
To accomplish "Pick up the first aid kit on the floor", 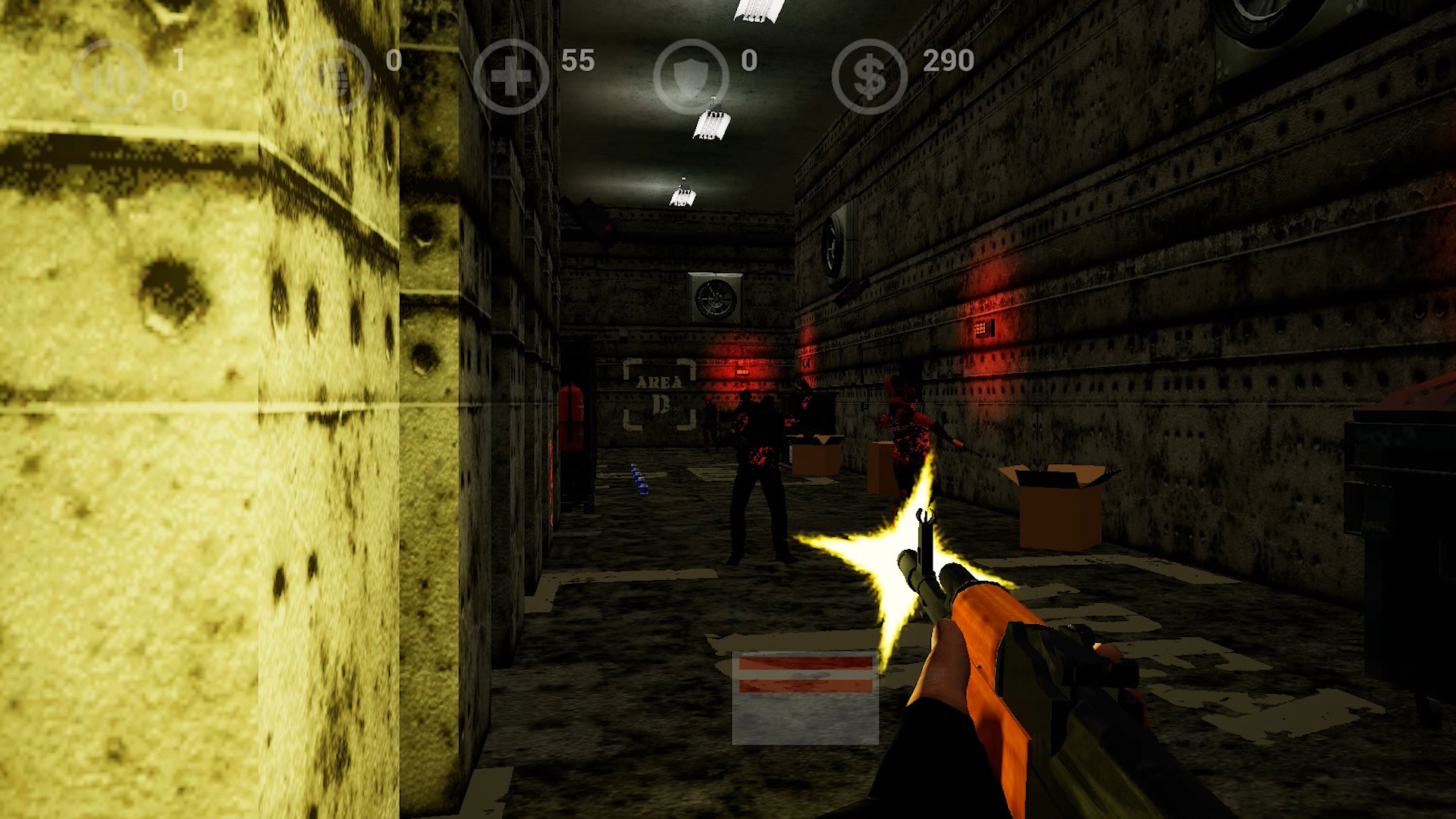I will click(804, 698).
